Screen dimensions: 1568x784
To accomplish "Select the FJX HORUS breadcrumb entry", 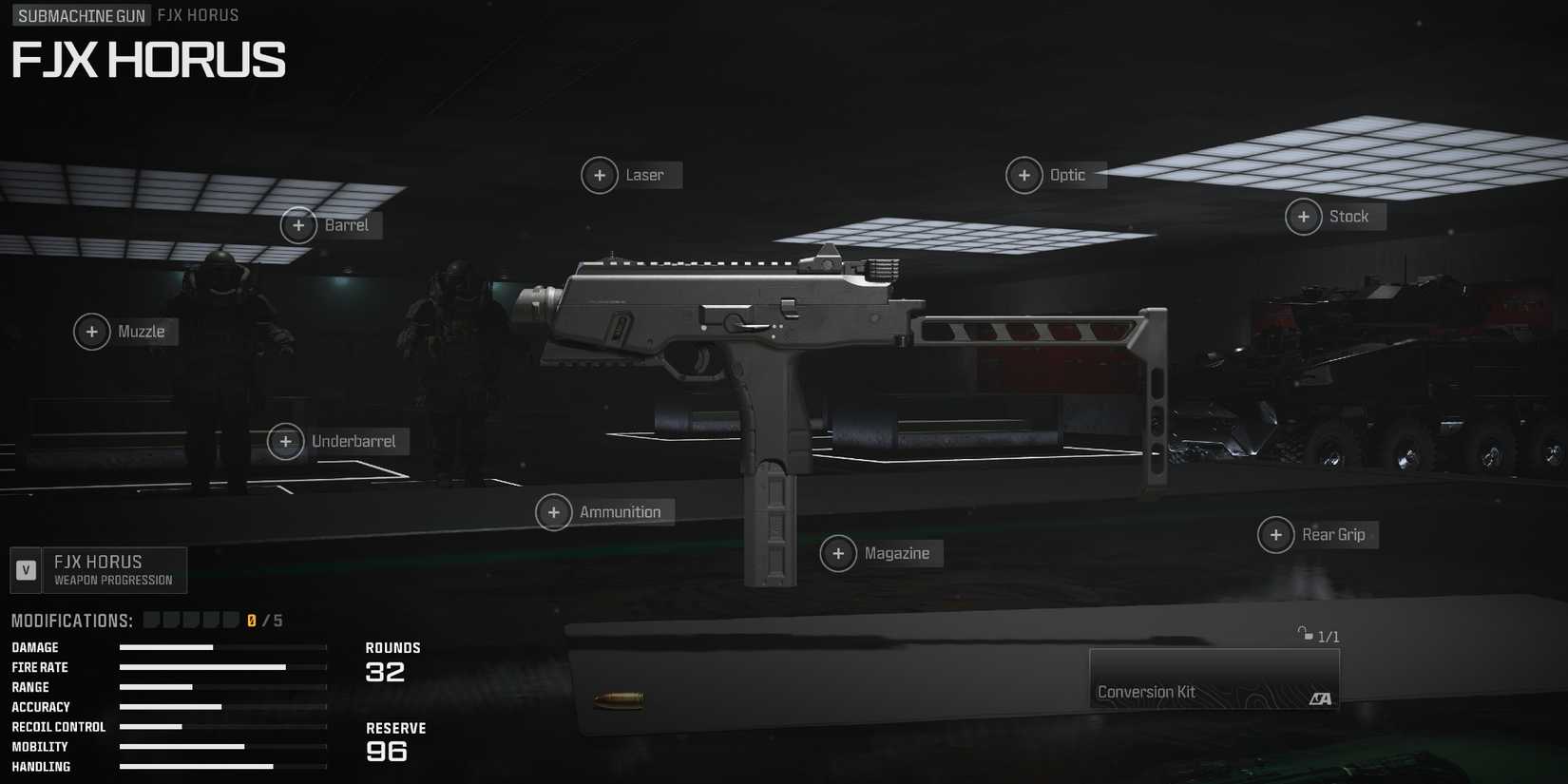I will [197, 15].
